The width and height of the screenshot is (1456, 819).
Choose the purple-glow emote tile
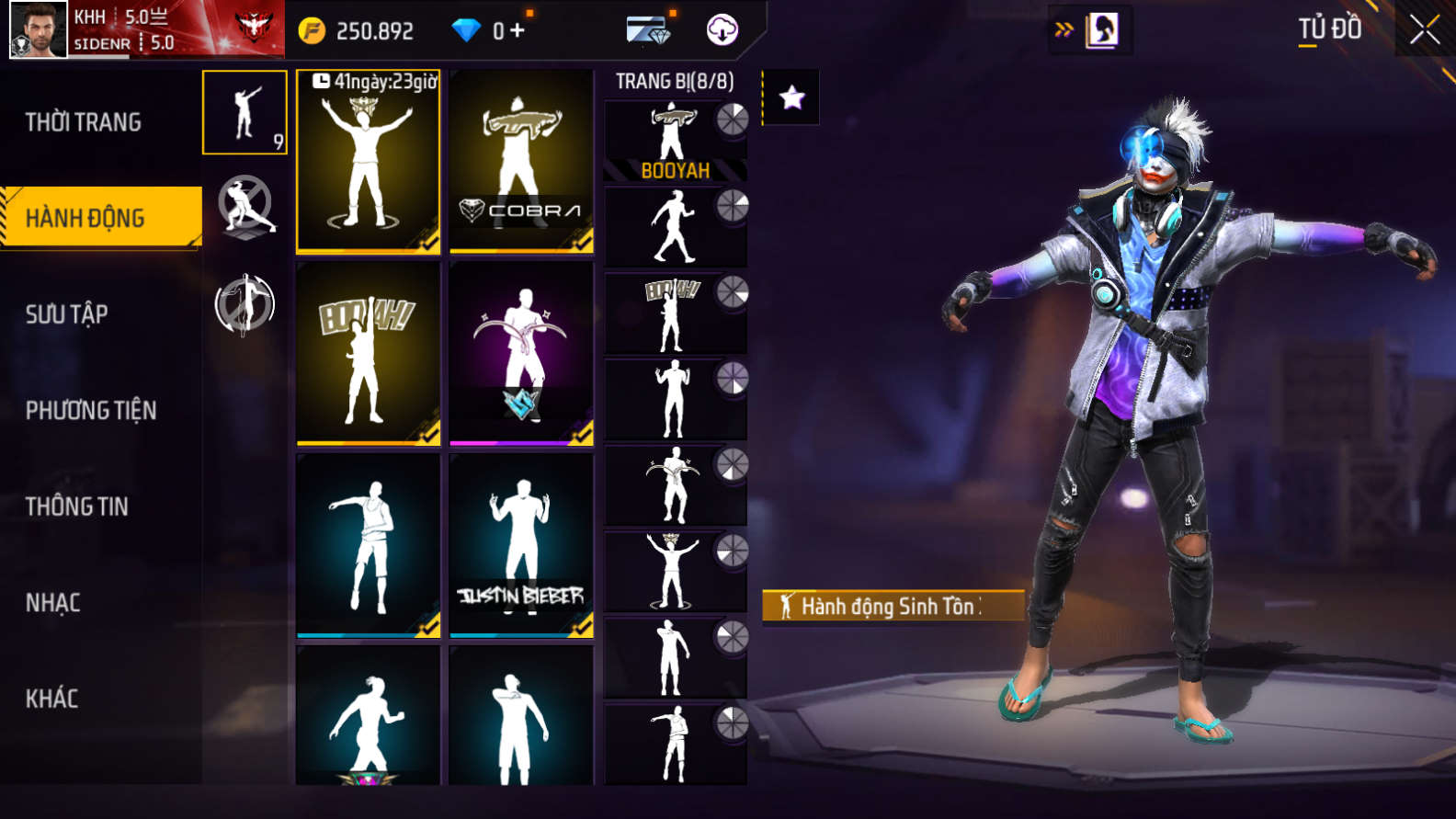click(521, 354)
